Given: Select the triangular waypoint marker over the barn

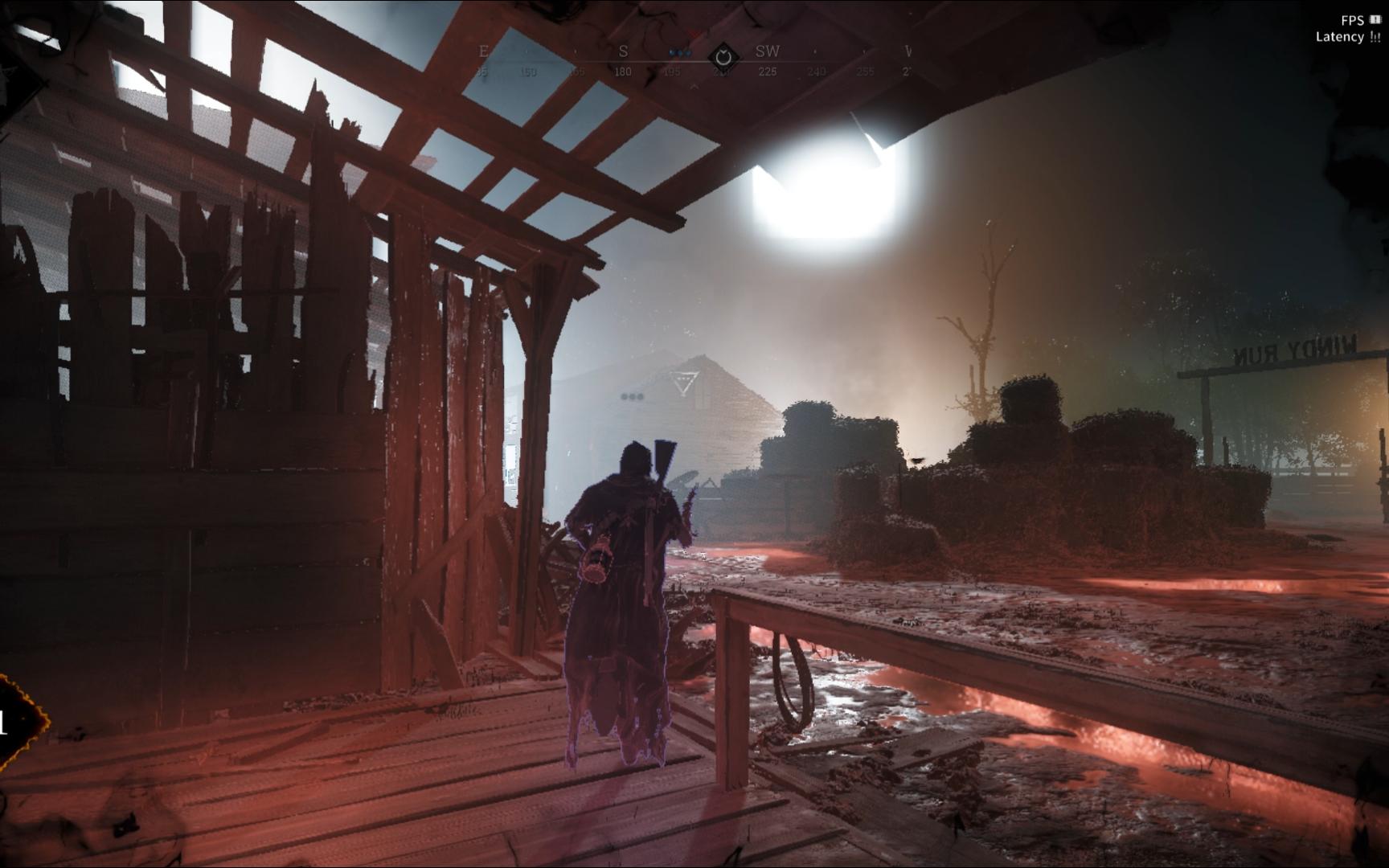Looking at the screenshot, I should [684, 383].
